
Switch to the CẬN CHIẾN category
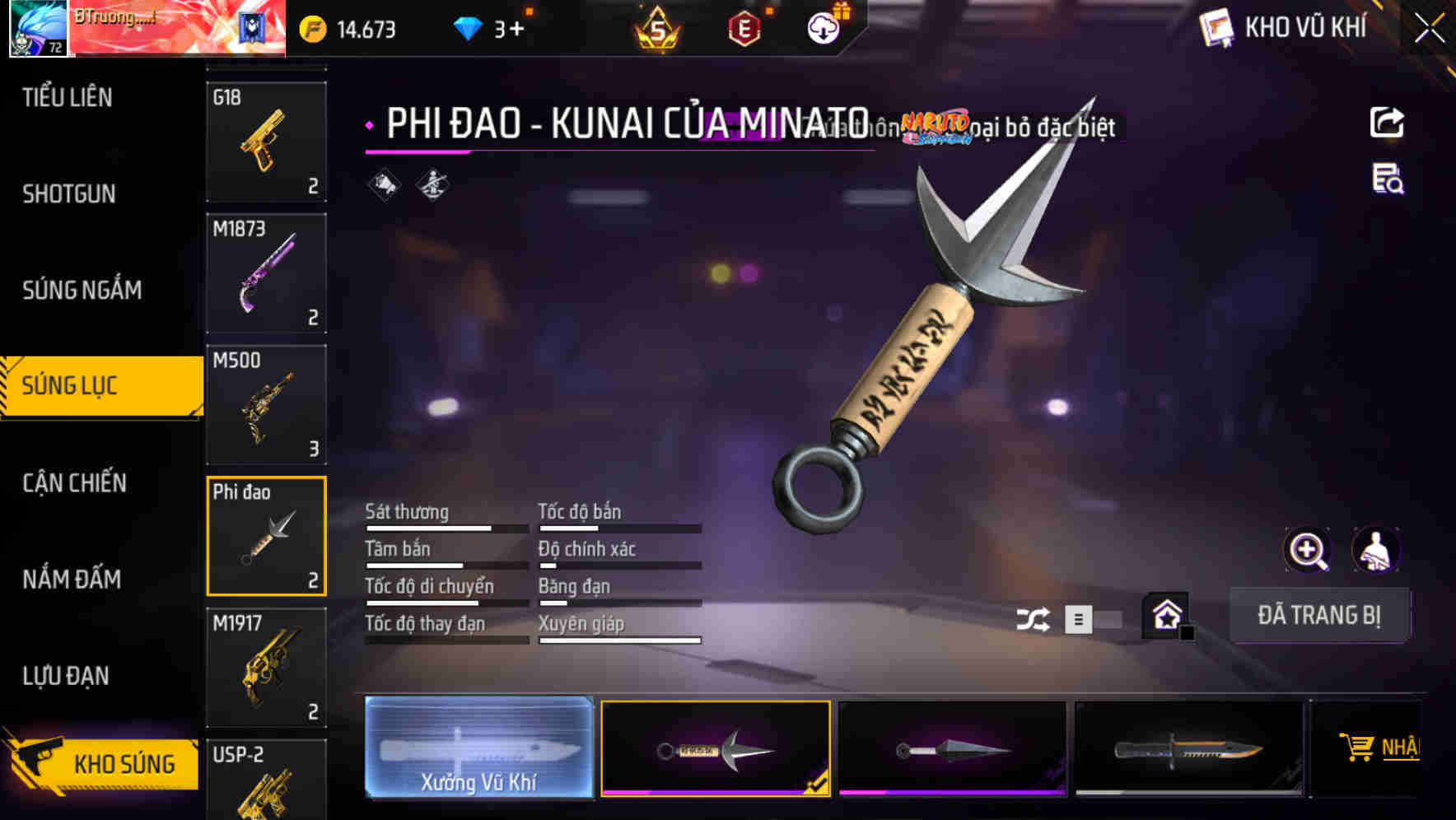tap(74, 483)
